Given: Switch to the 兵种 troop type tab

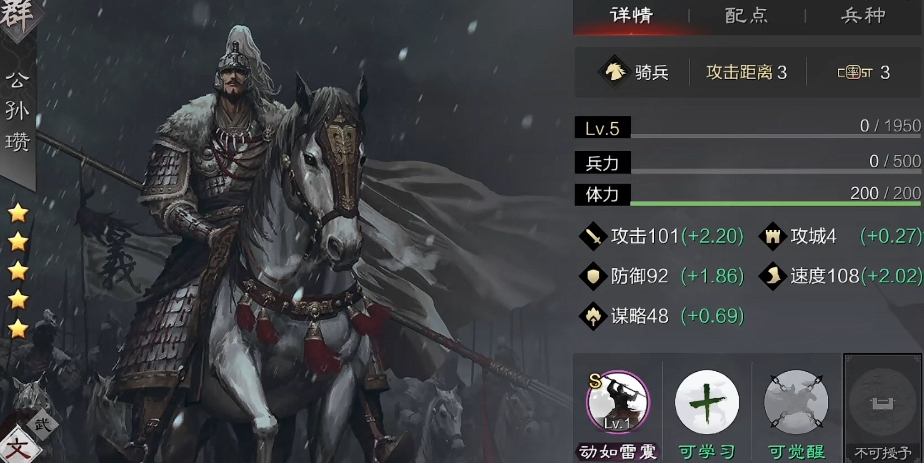Looking at the screenshot, I should [x=862, y=15].
